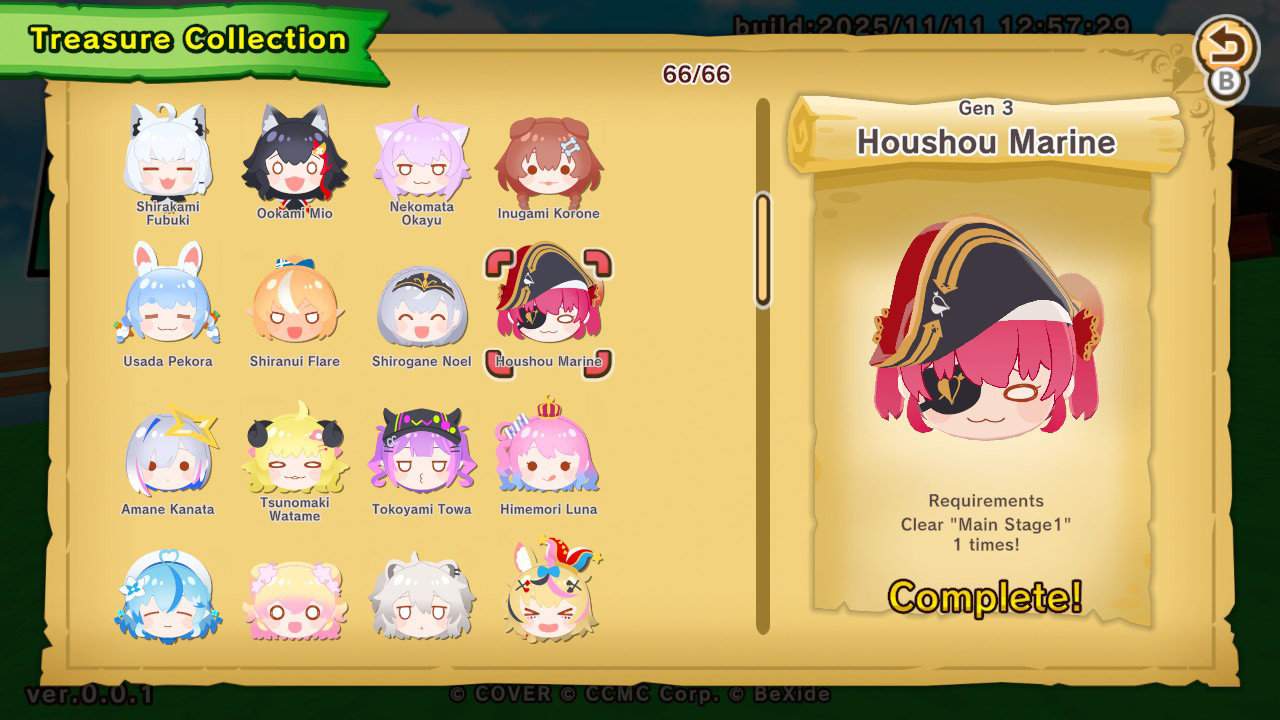Select the Inugami Korone character icon

click(548, 155)
